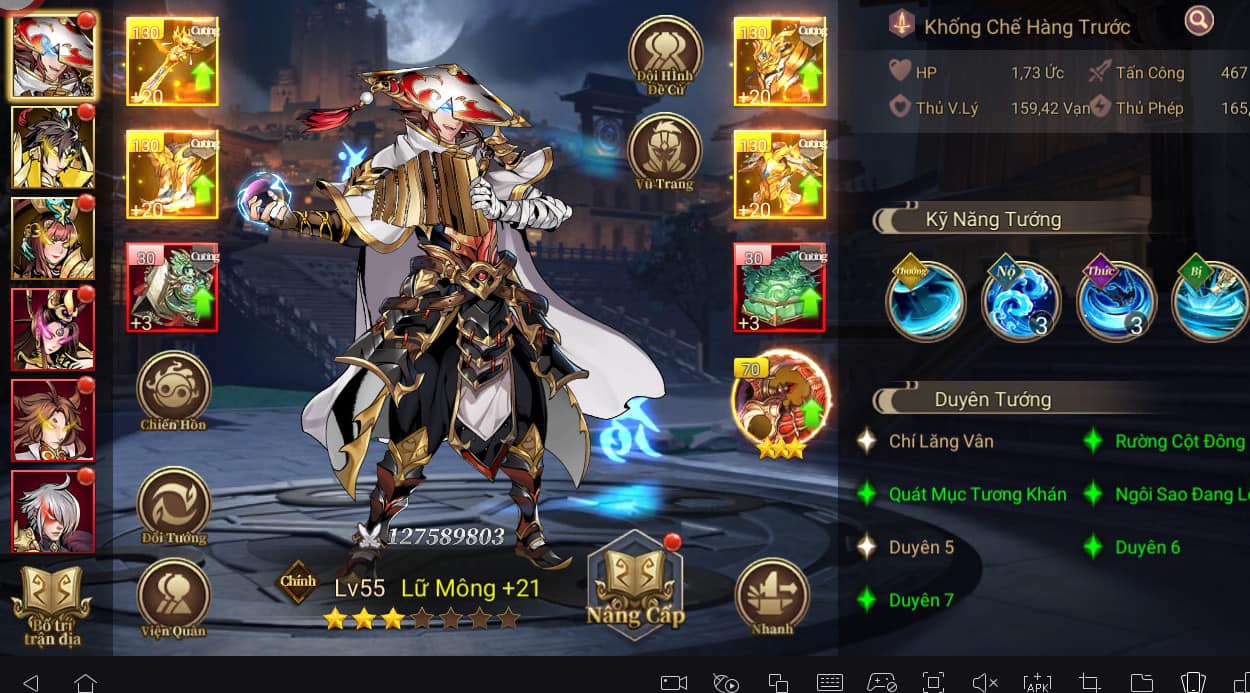
Task: Open the Chiến Hồn menu
Action: tap(173, 388)
